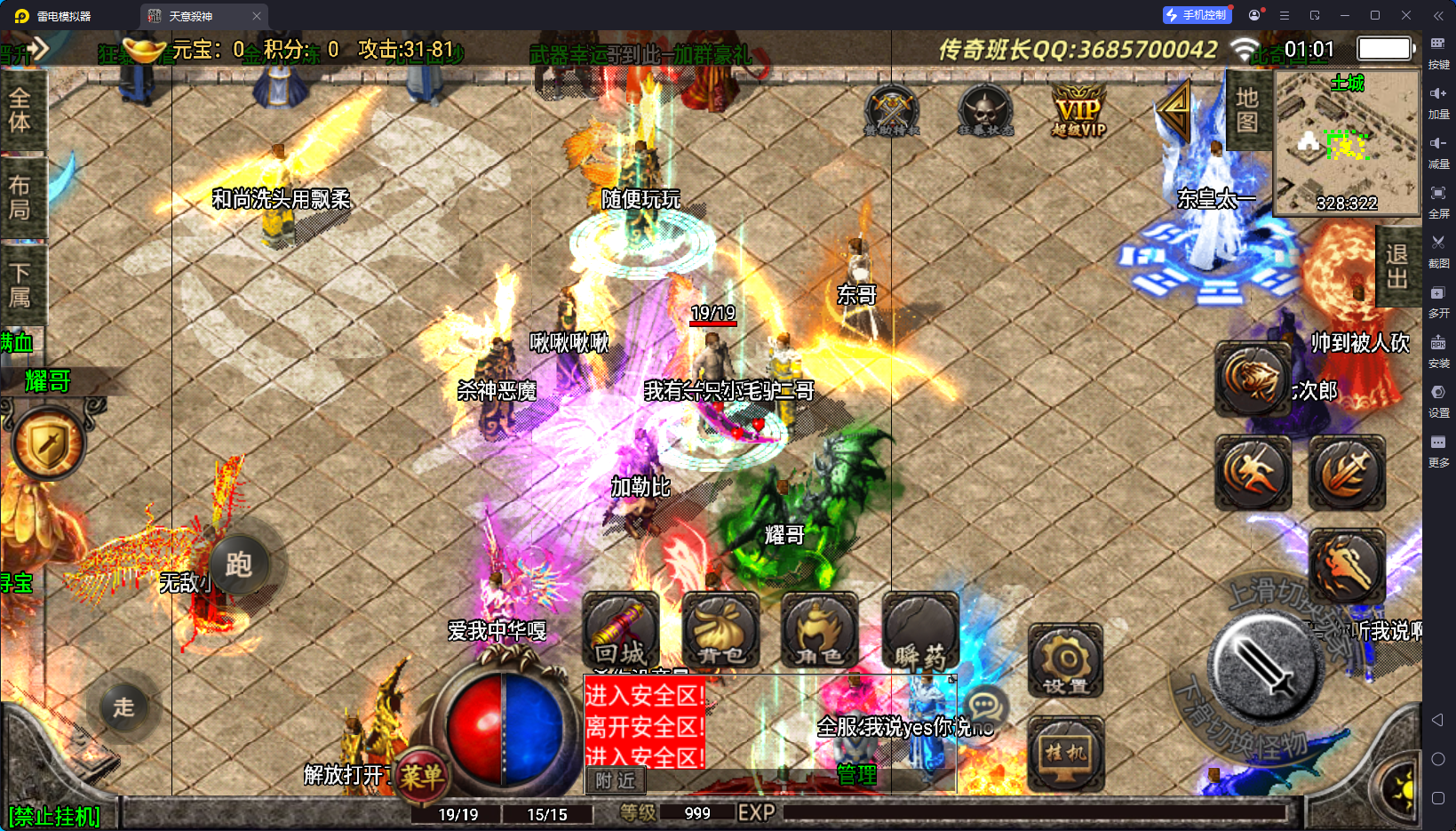Activate the golden shield icon

tap(49, 443)
